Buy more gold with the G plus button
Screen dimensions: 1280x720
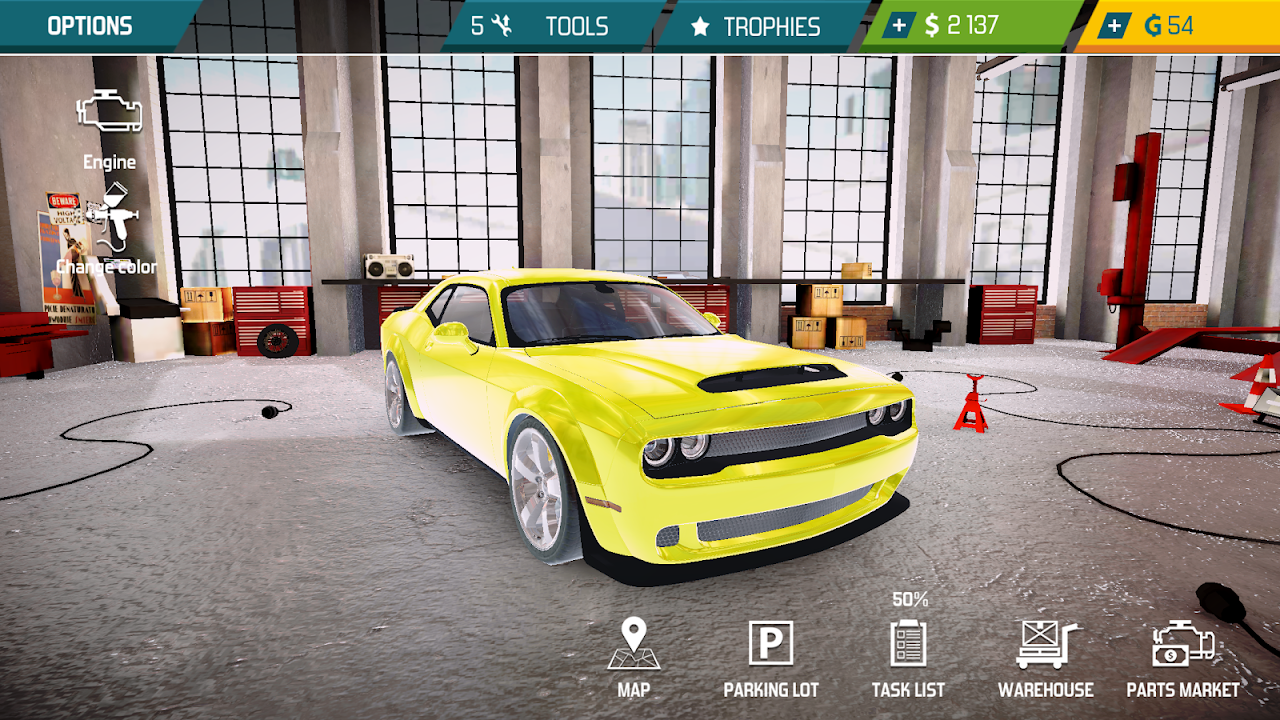(1114, 26)
